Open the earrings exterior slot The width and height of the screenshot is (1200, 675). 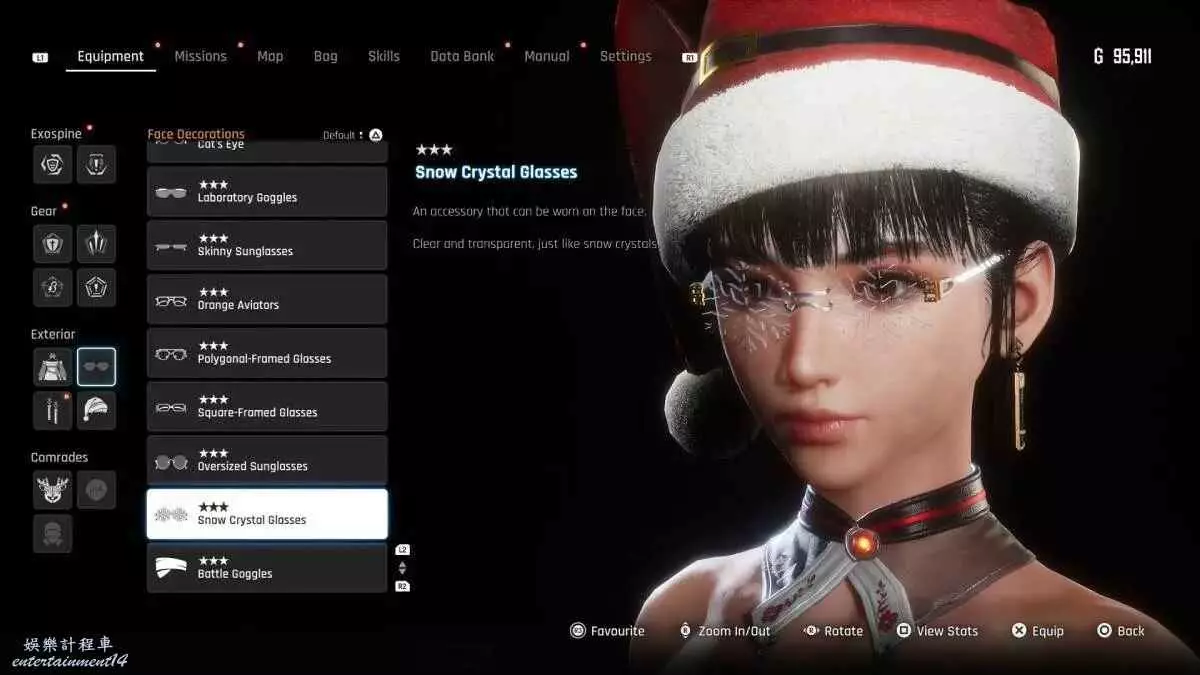click(x=52, y=410)
